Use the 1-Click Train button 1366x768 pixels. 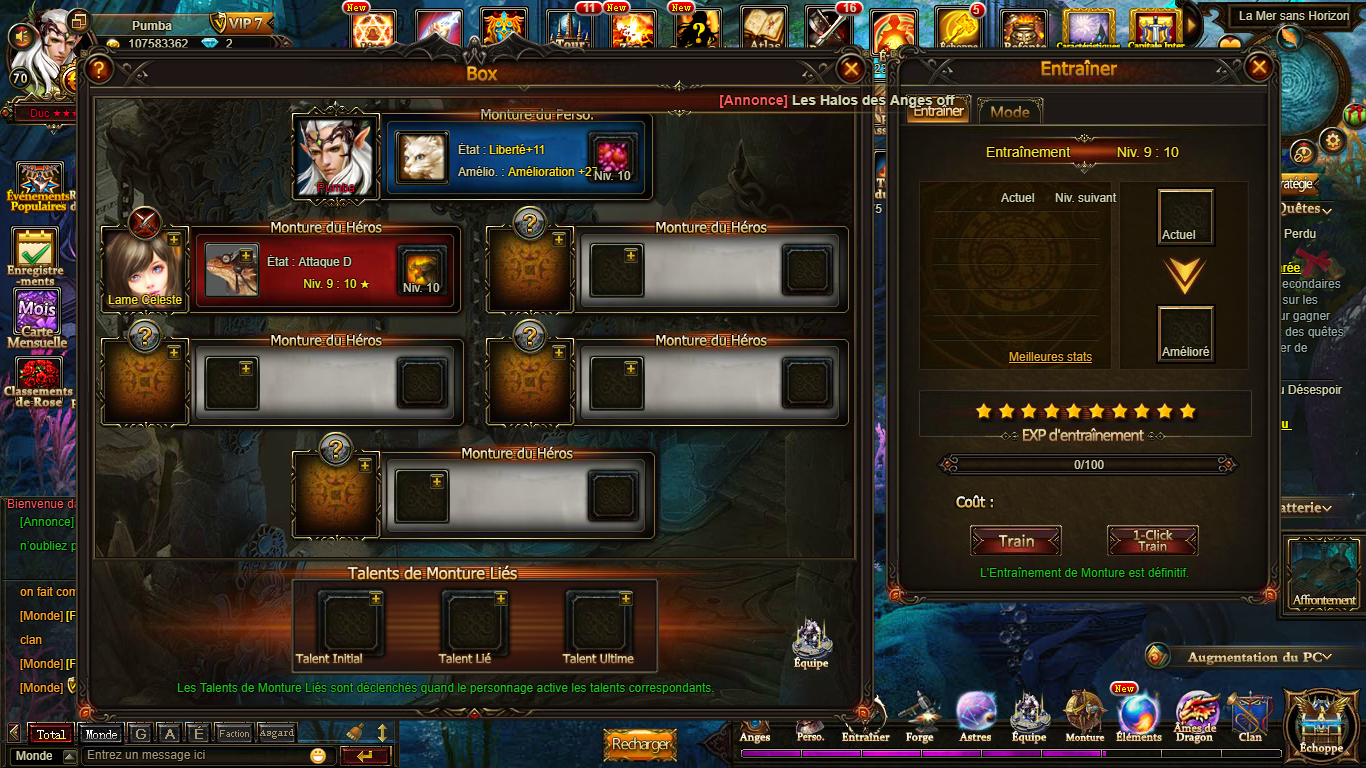click(1152, 541)
